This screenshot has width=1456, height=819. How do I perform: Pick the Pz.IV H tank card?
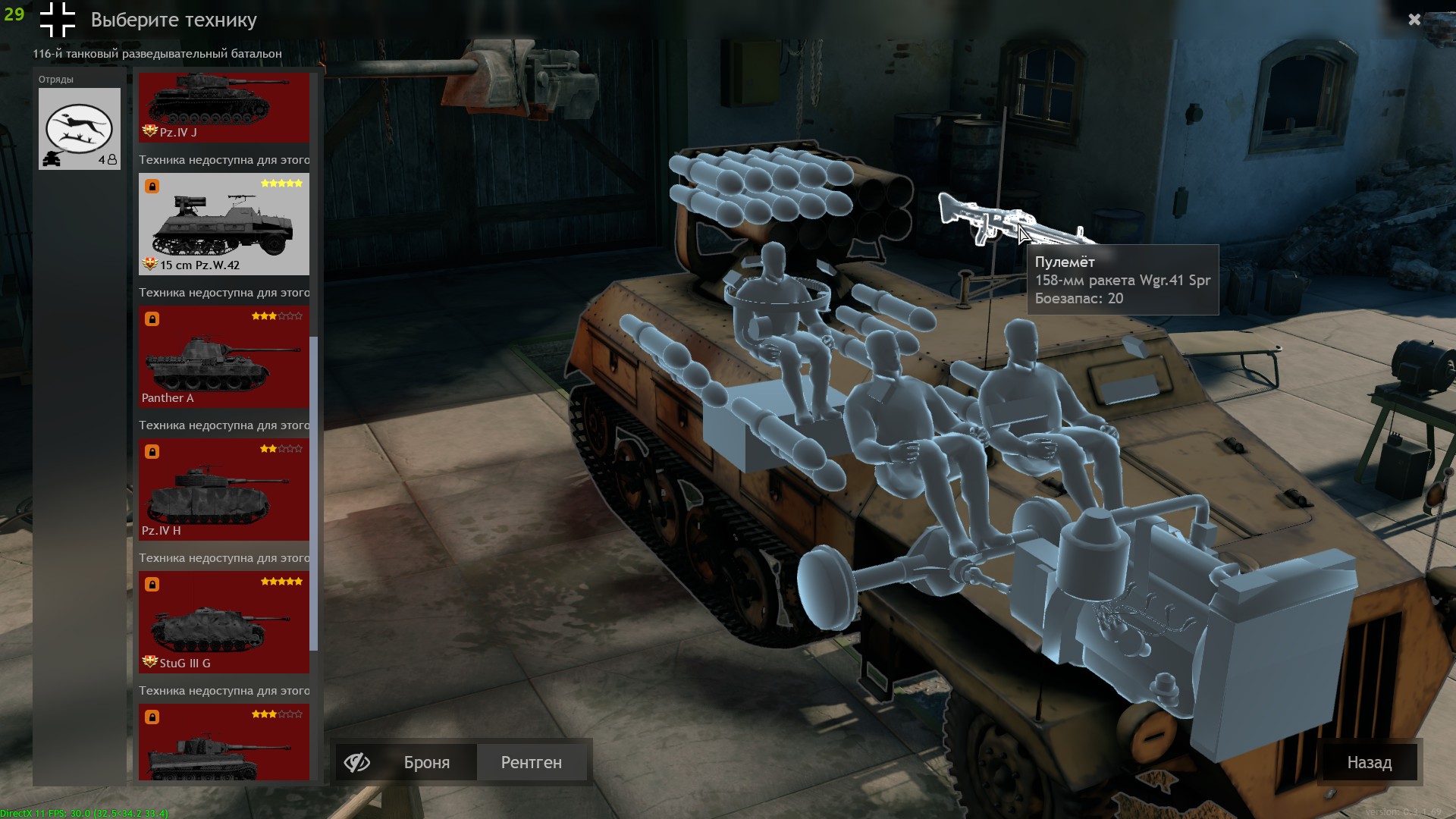(224, 489)
